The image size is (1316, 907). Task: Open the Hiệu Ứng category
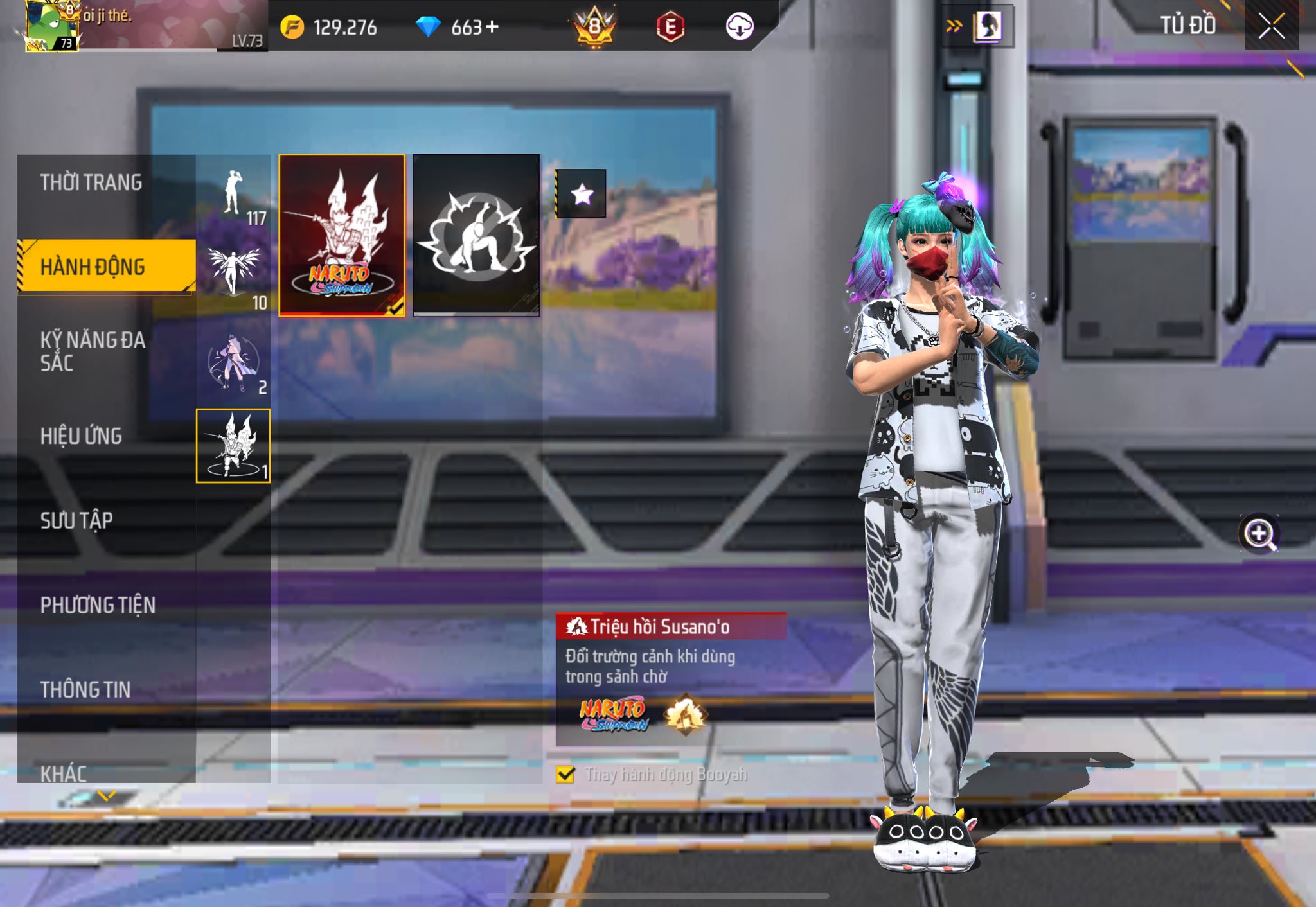point(81,436)
